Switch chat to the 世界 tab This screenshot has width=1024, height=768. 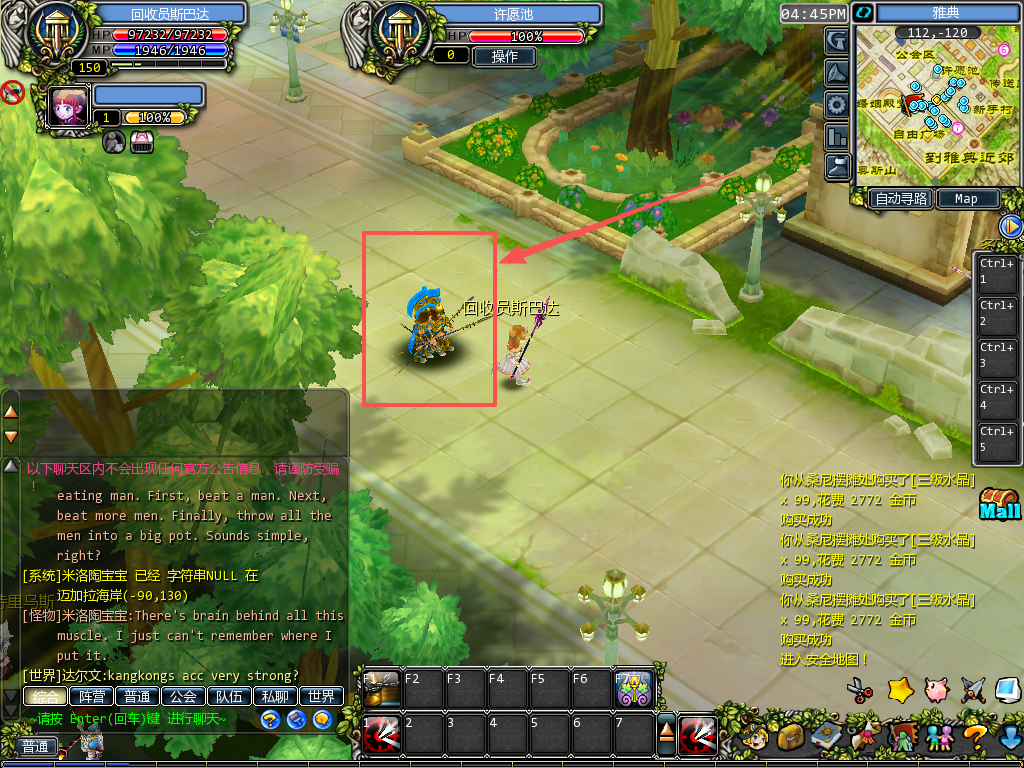point(322,697)
